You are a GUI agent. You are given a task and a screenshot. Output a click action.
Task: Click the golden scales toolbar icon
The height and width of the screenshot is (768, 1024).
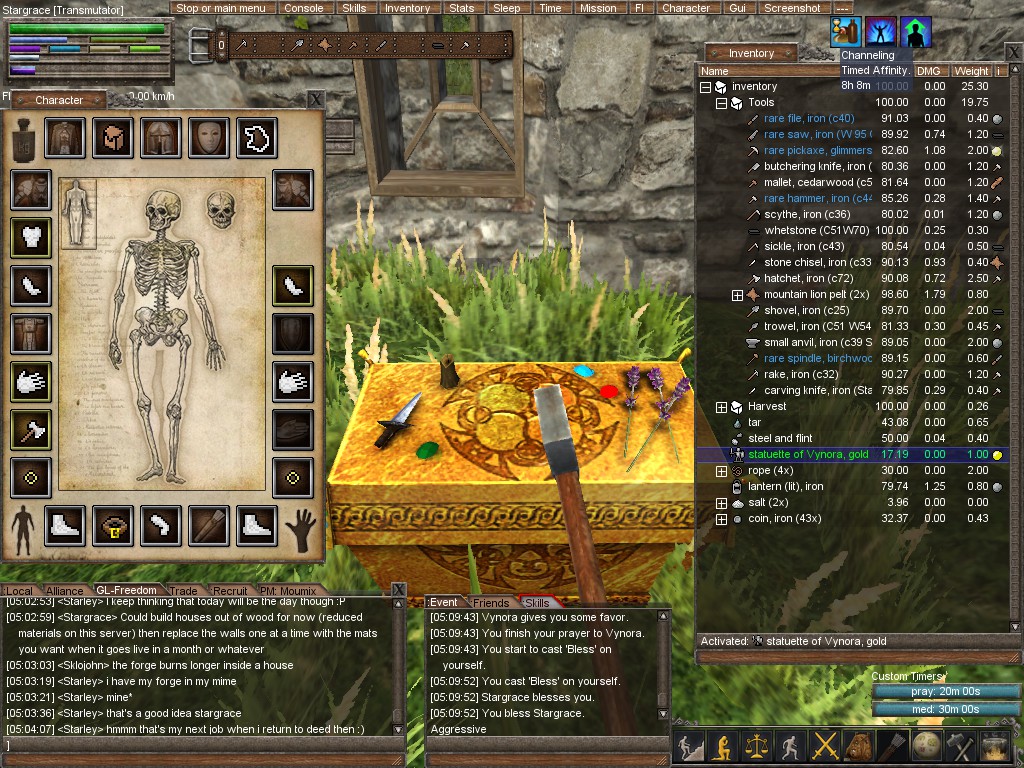click(756, 746)
